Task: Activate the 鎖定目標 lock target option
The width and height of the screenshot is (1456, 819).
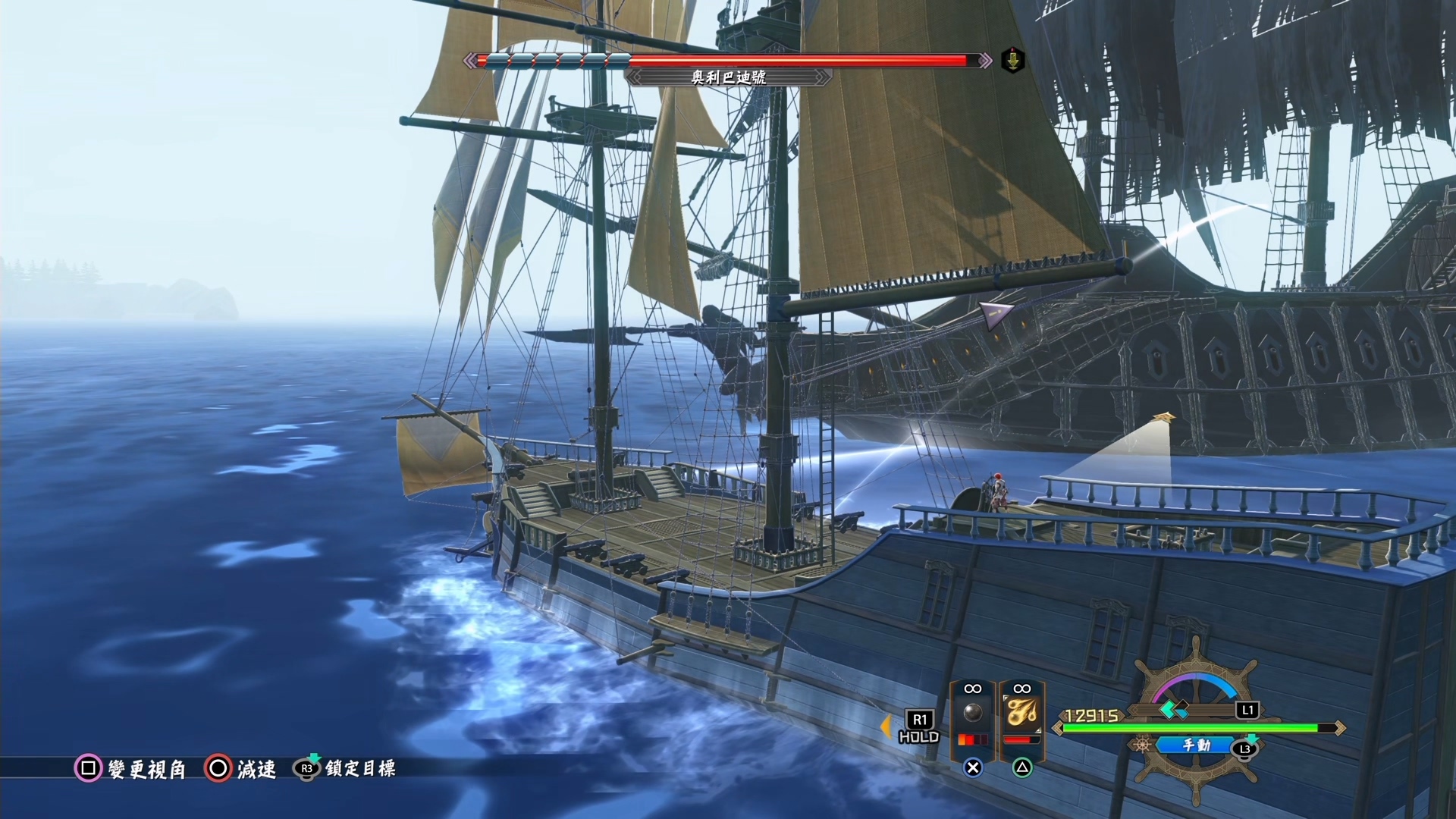Action: point(345,769)
